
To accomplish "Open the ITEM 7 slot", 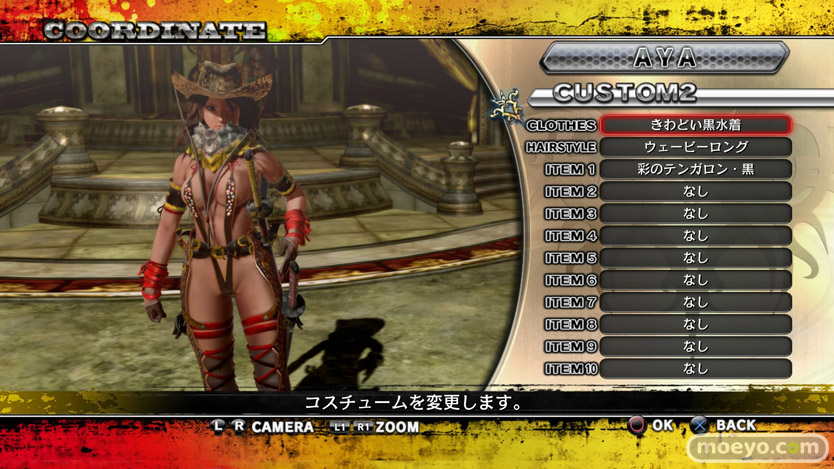I will 696,302.
